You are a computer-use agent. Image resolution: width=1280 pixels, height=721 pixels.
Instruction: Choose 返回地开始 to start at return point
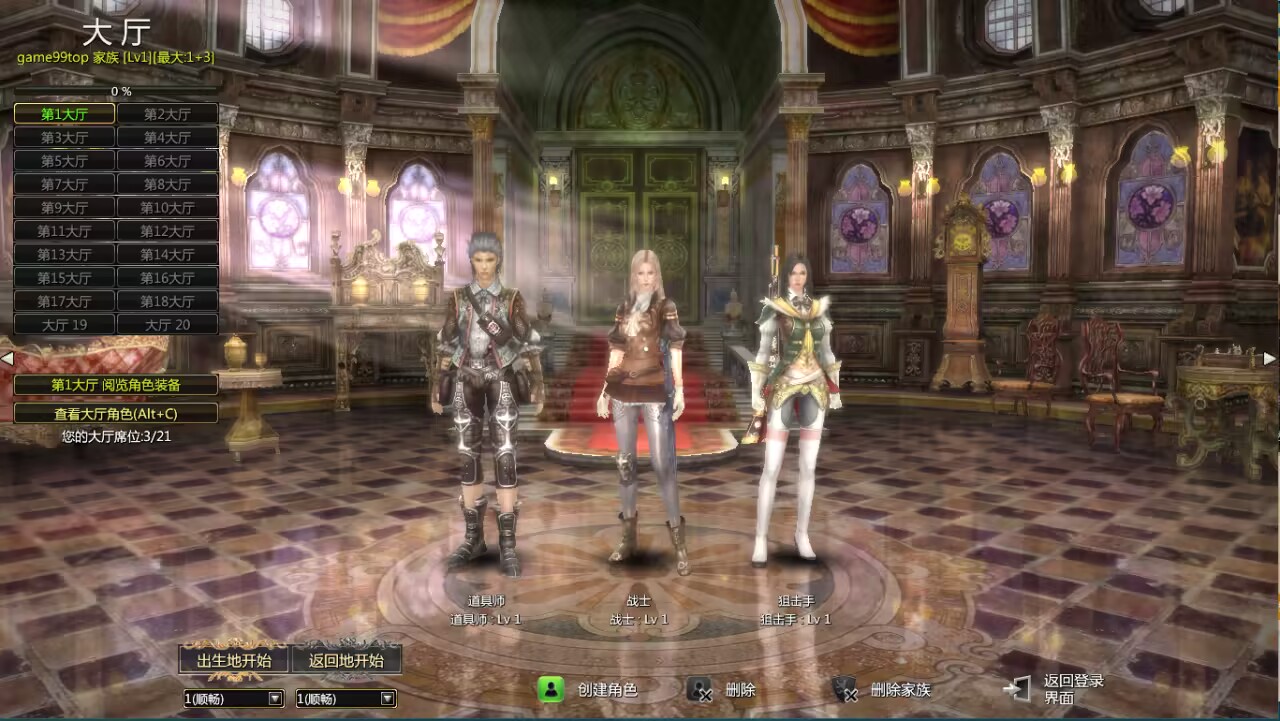tap(346, 660)
